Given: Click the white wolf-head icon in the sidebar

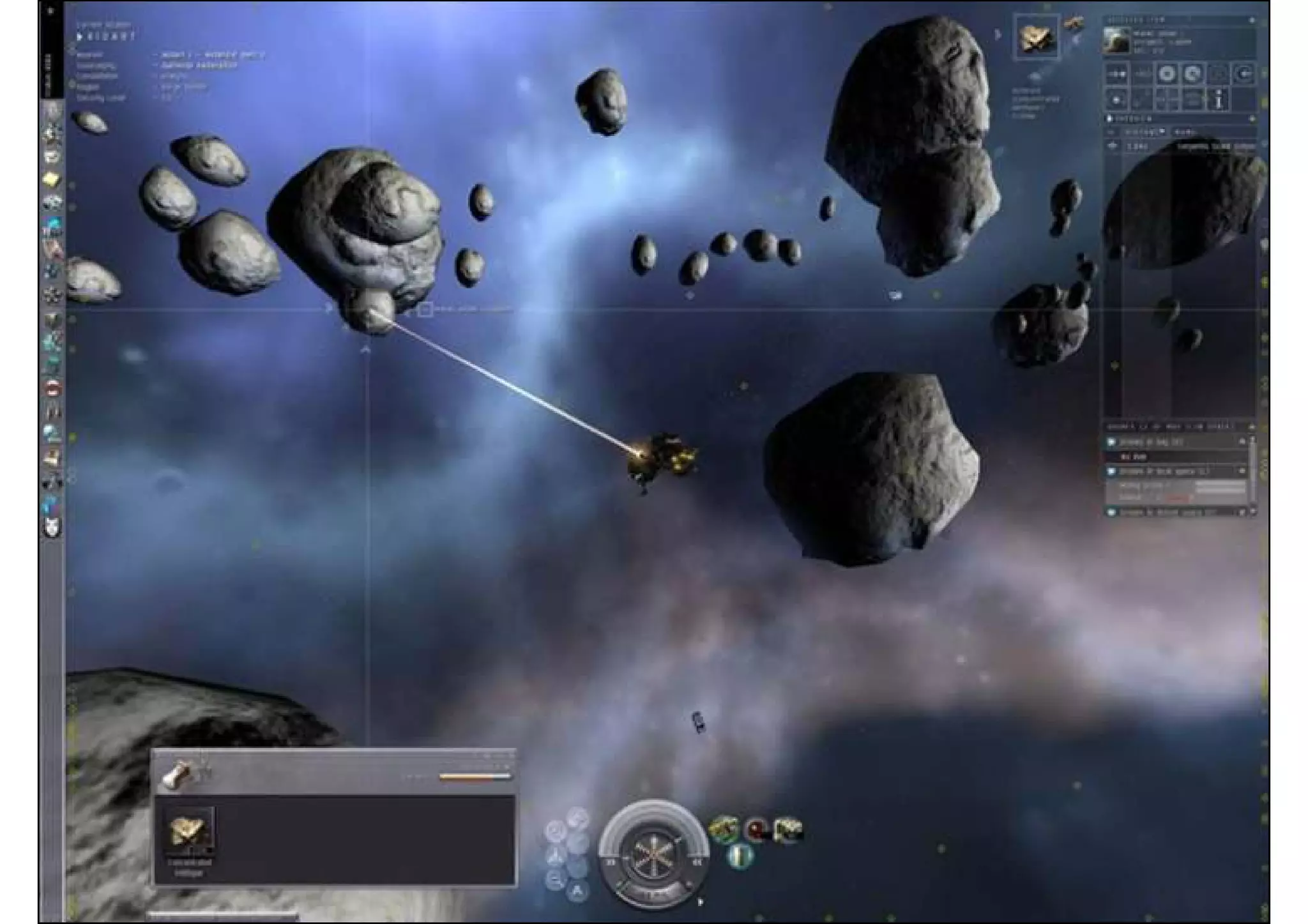Looking at the screenshot, I should pyautogui.click(x=52, y=528).
